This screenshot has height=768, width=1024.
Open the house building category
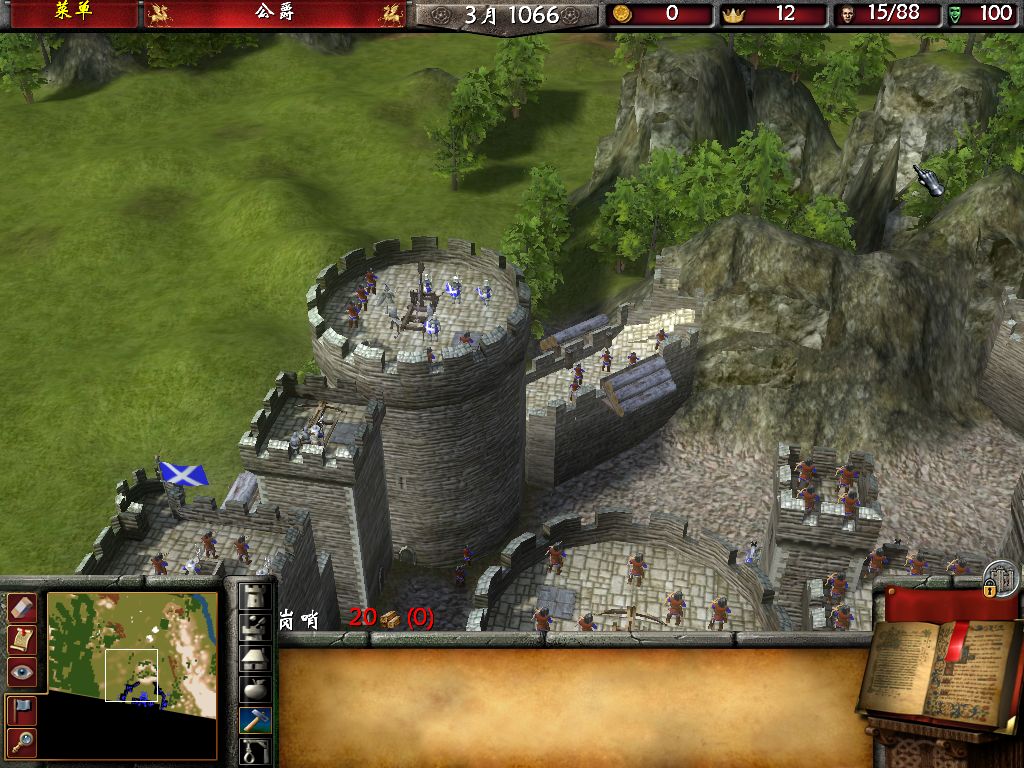[x=256, y=657]
